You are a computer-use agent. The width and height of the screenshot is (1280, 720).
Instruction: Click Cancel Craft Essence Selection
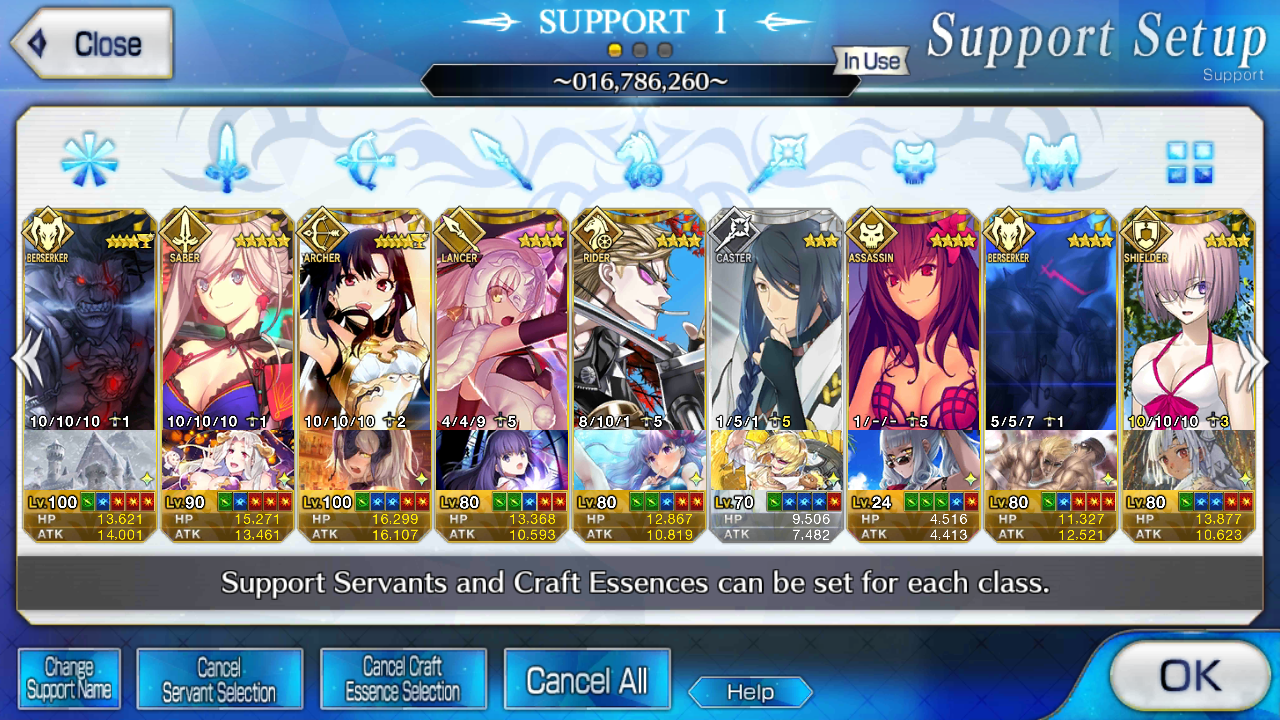[x=403, y=679]
